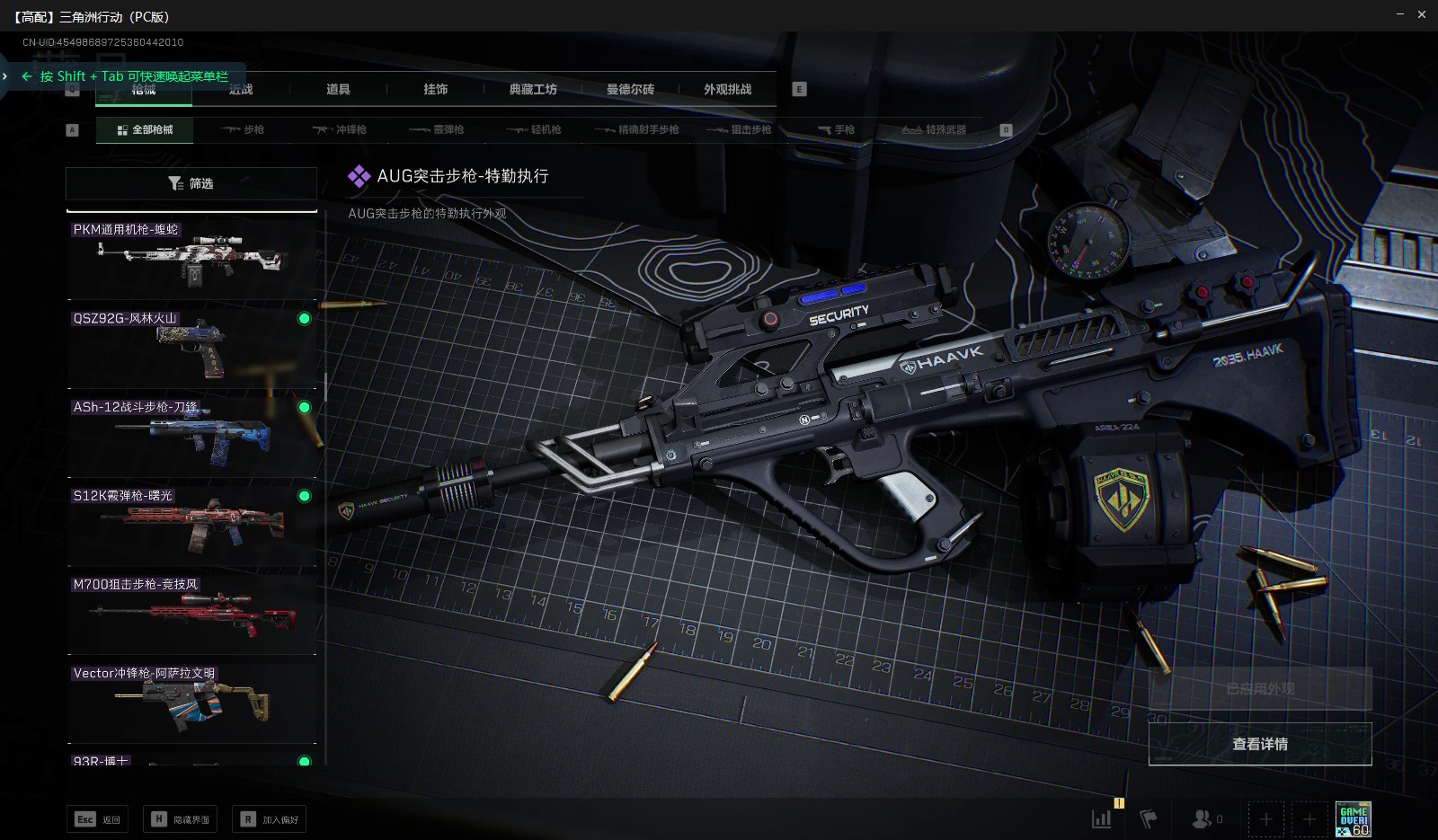
Task: Open the 查看详情 details button
Action: point(1259,744)
